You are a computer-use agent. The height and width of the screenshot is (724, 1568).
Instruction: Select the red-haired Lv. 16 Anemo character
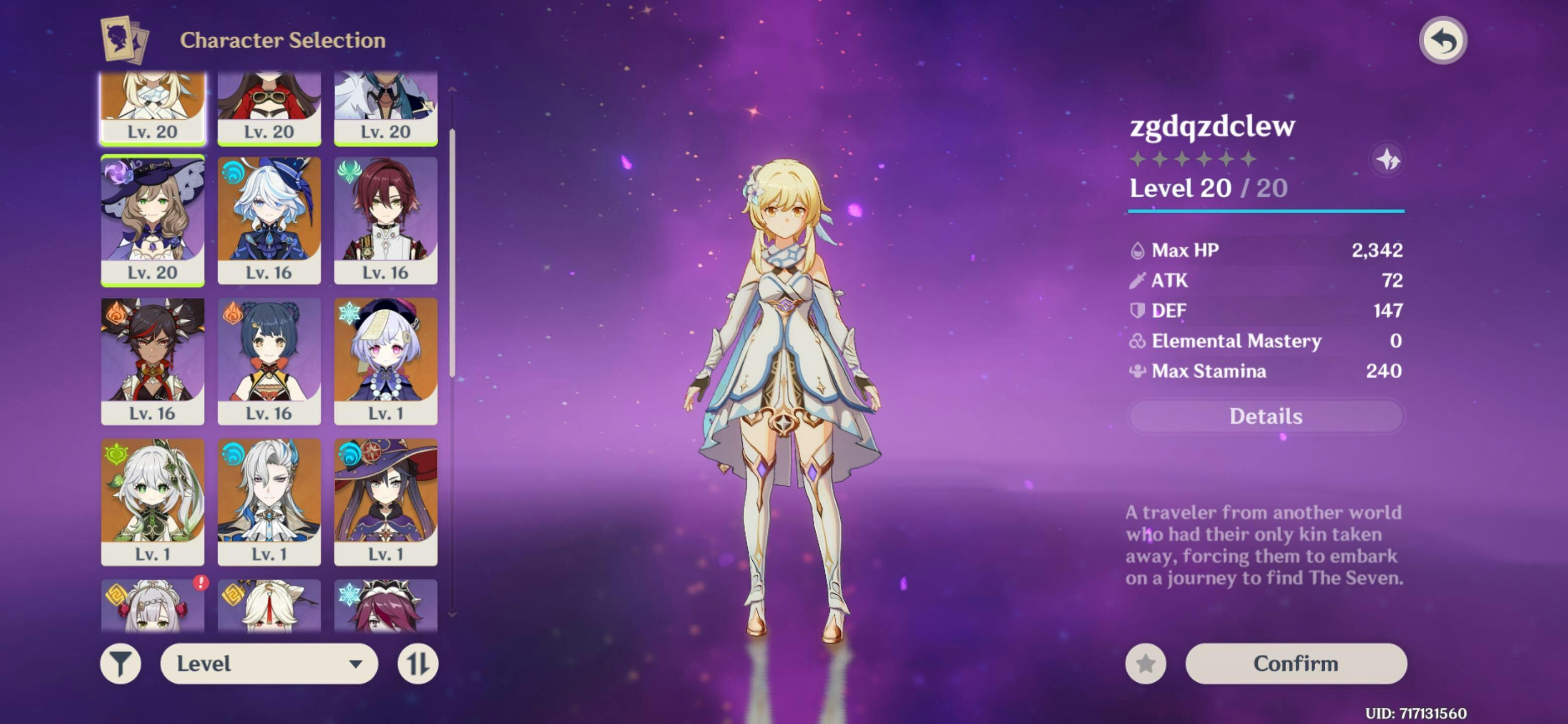tap(385, 219)
